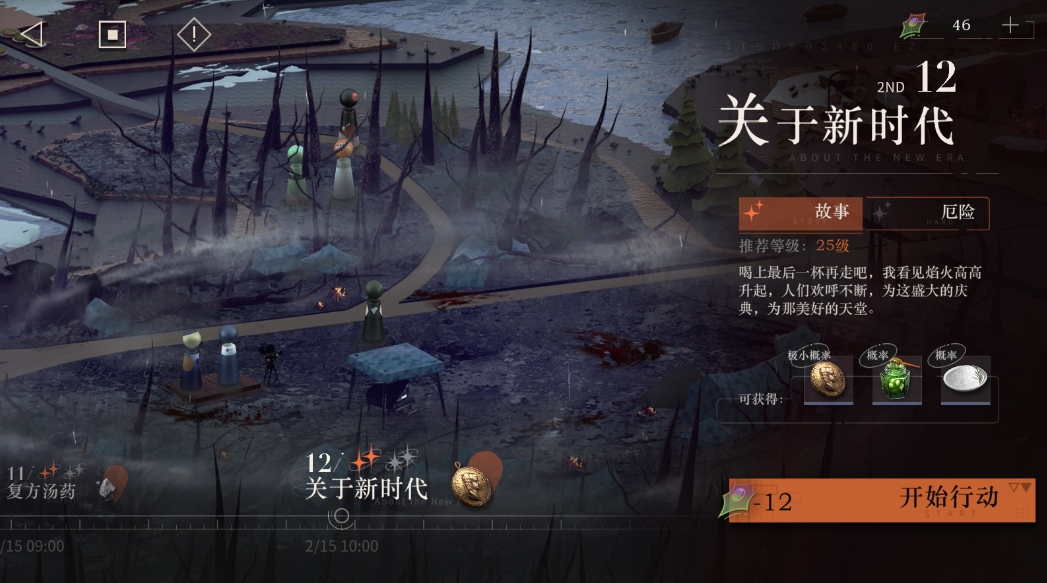Viewport: 1047px width, 583px height.
Task: Inspect the silver plate reward
Action: 965,380
